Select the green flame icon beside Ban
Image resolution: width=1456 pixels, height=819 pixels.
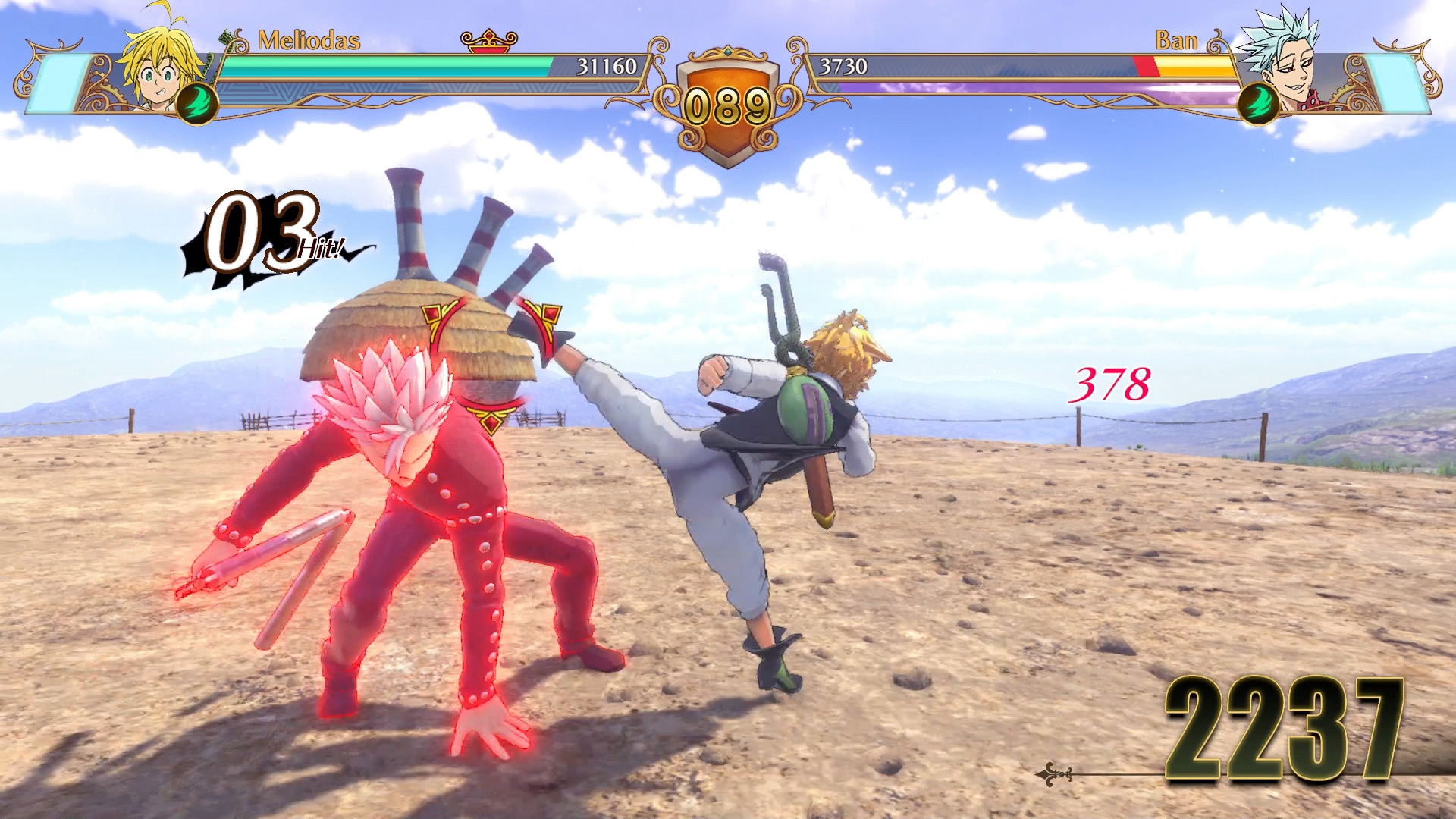pyautogui.click(x=1259, y=104)
